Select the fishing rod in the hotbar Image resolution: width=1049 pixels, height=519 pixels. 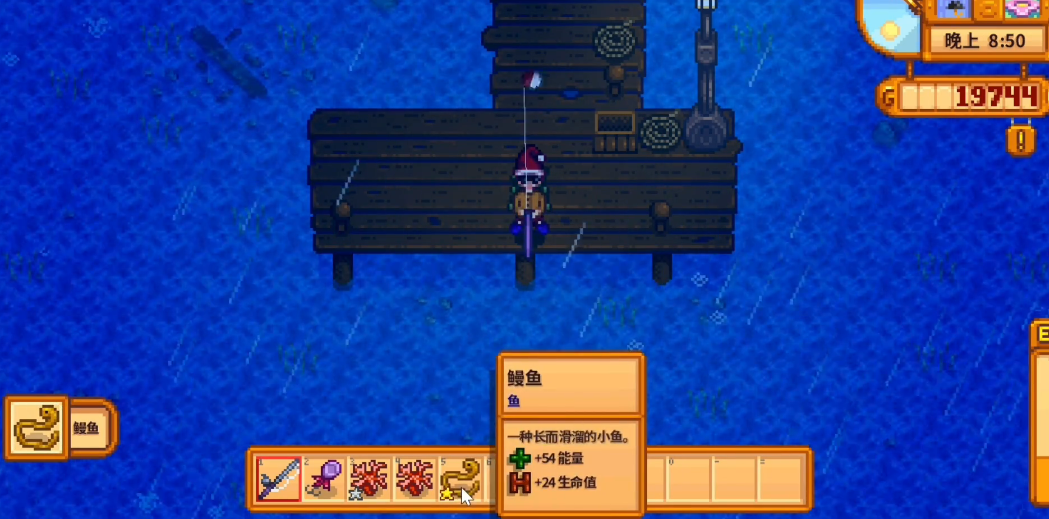[279, 479]
